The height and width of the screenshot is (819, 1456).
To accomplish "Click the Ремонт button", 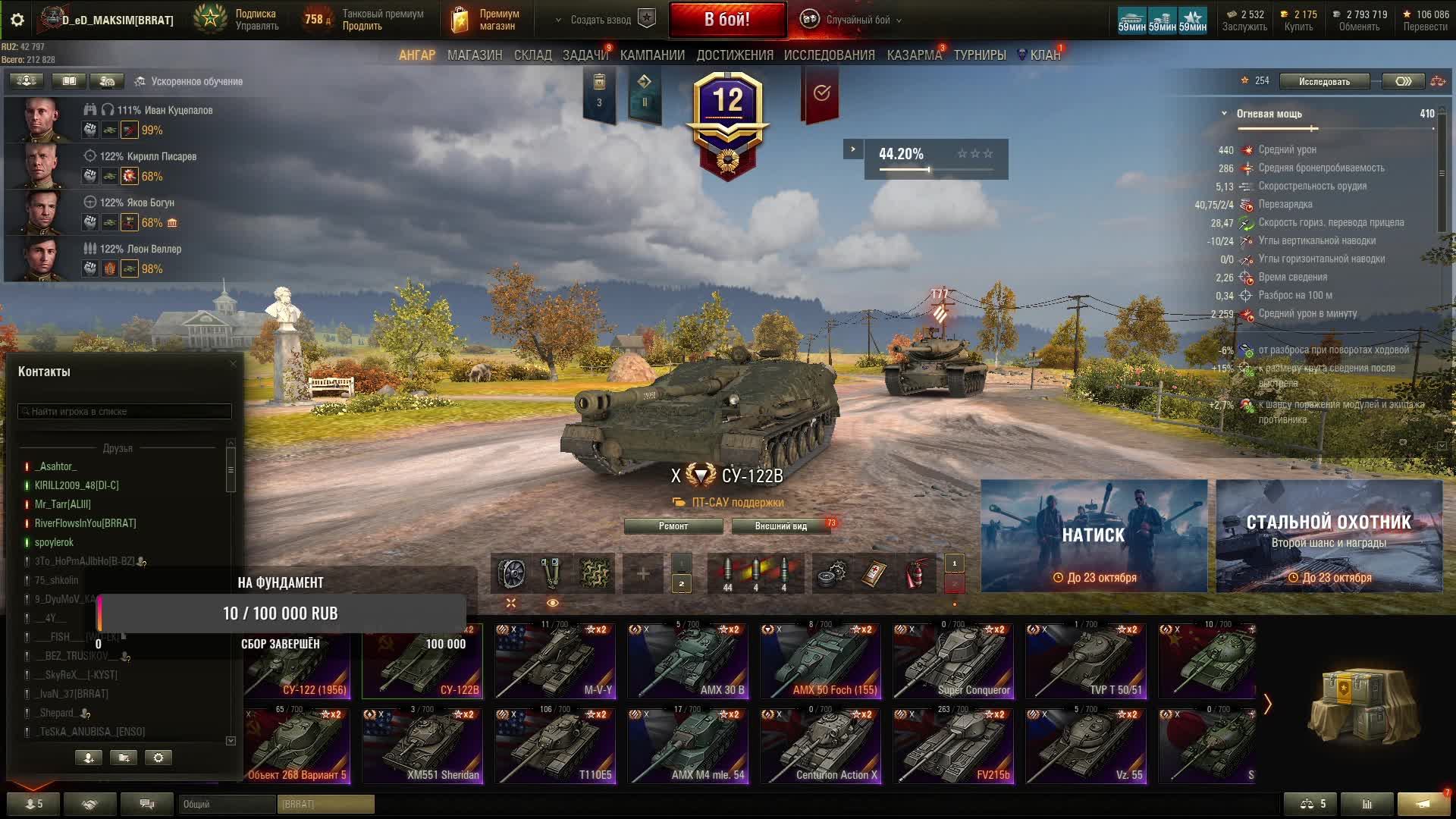I will tap(673, 526).
